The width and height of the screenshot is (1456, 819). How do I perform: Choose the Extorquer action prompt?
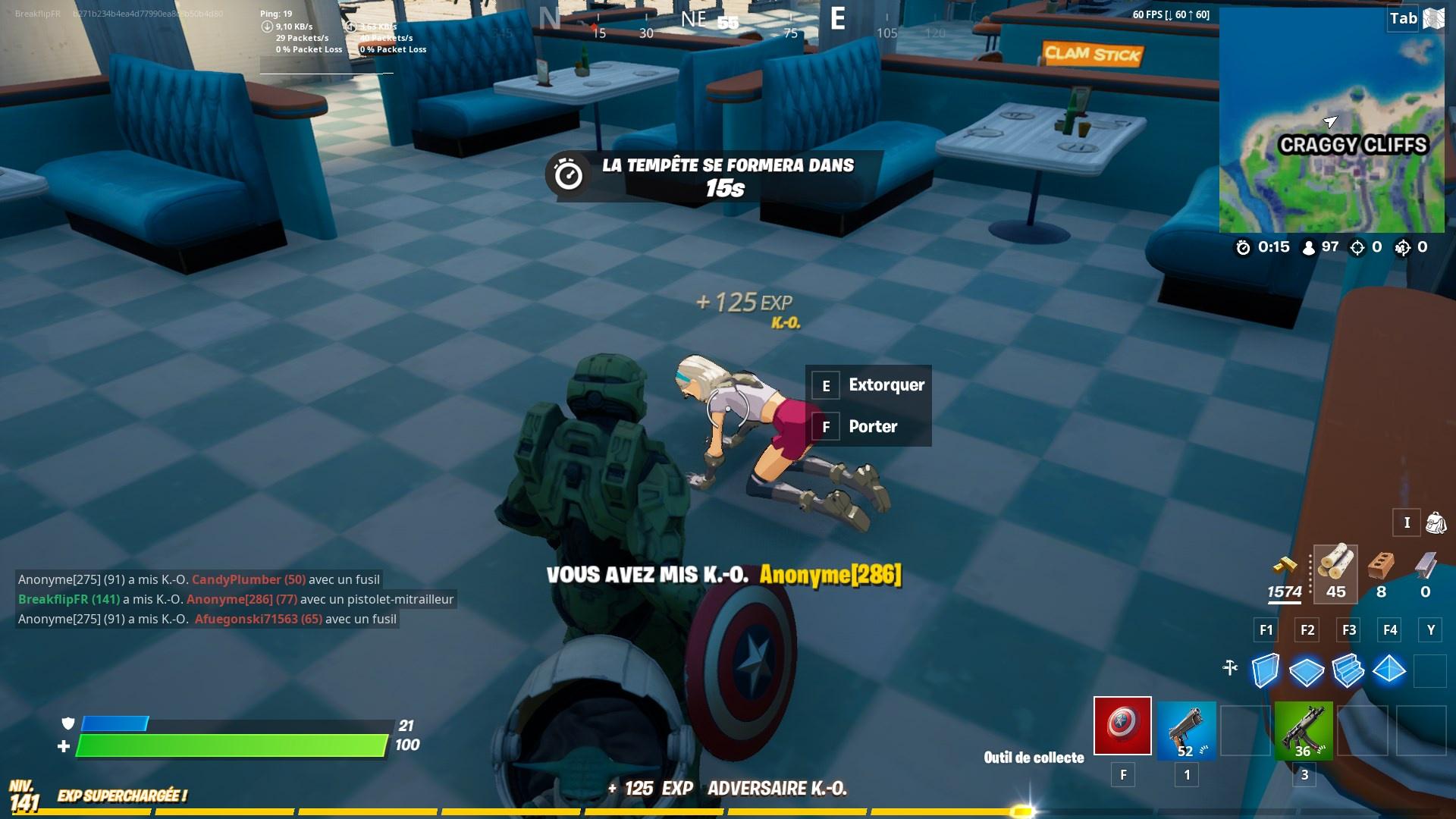pyautogui.click(x=886, y=385)
